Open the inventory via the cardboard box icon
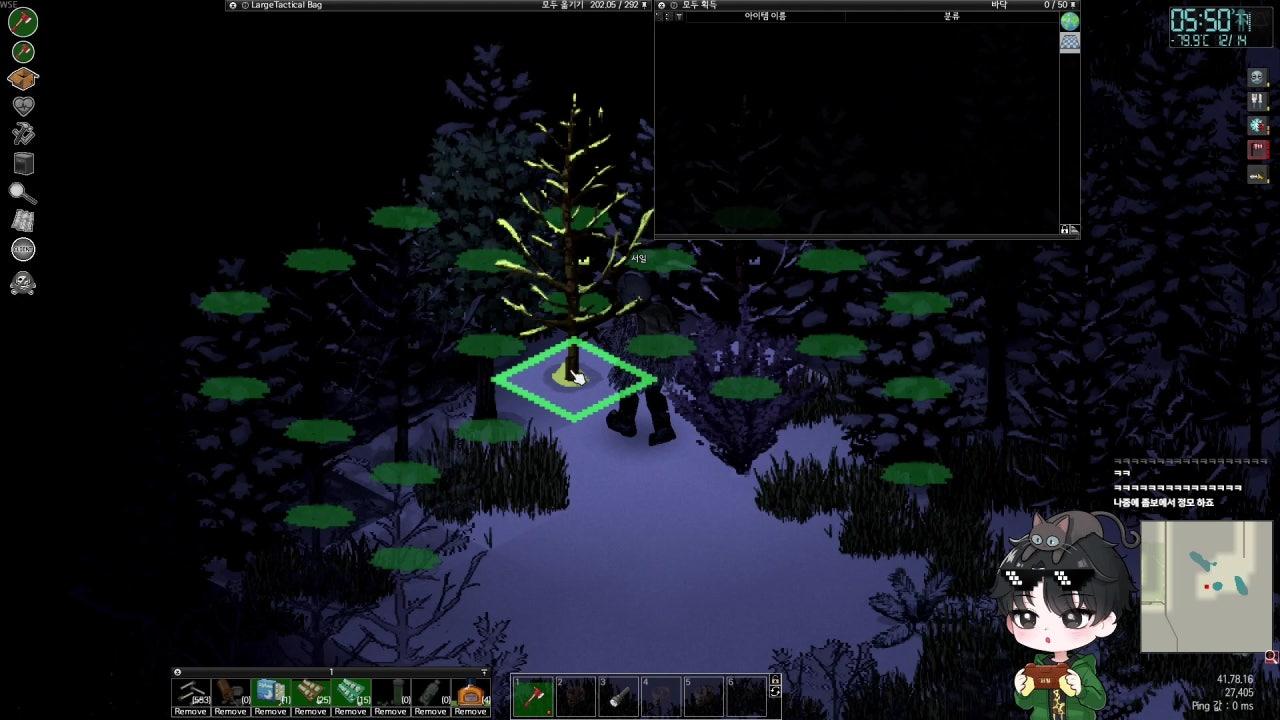1280x720 pixels. click(23, 78)
